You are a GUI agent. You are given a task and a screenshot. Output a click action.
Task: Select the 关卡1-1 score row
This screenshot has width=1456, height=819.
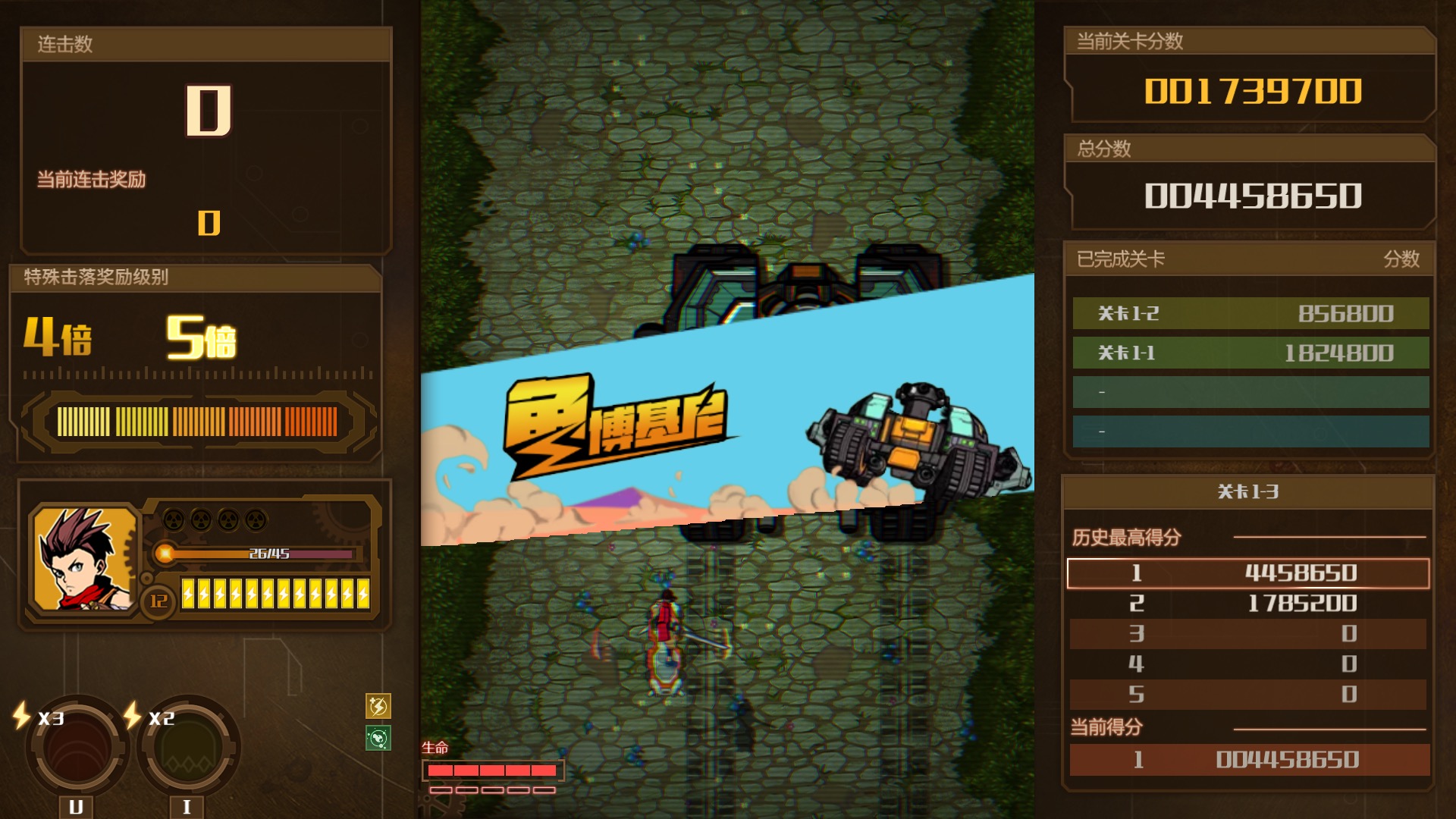coord(1251,352)
